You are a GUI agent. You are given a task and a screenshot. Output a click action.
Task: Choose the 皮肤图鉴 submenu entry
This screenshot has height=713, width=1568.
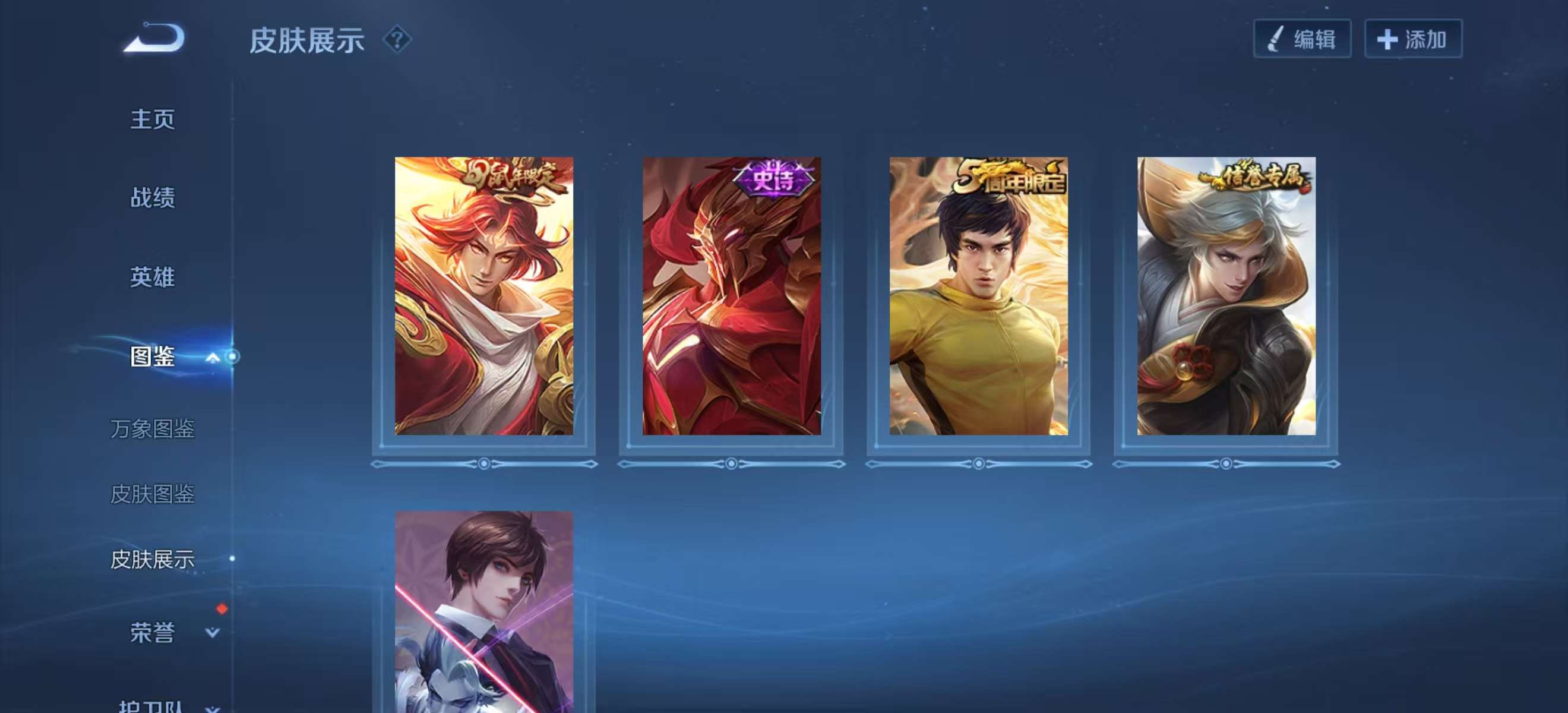click(152, 494)
